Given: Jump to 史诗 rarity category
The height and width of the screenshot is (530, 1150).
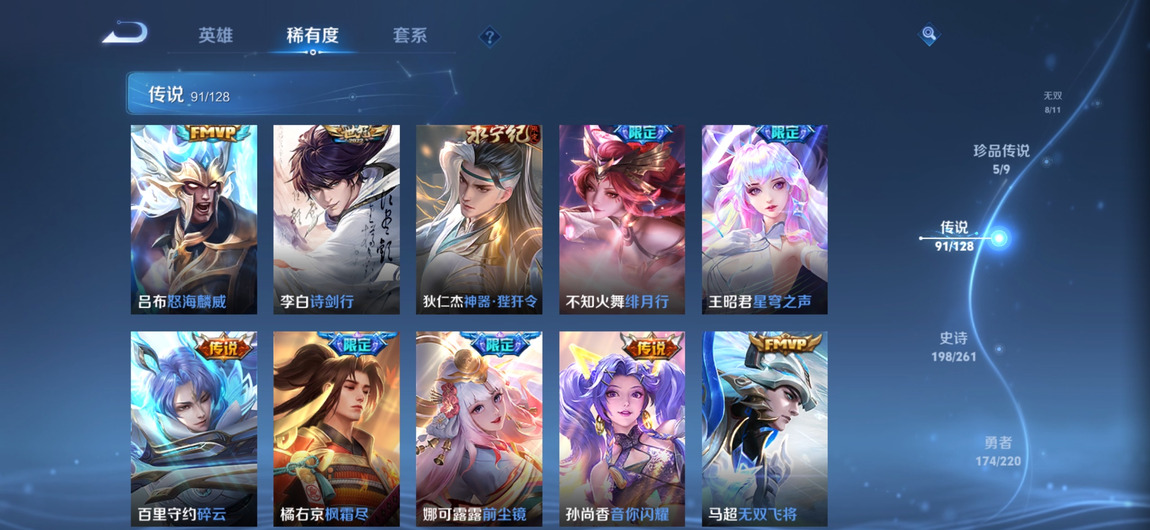Looking at the screenshot, I should [953, 346].
